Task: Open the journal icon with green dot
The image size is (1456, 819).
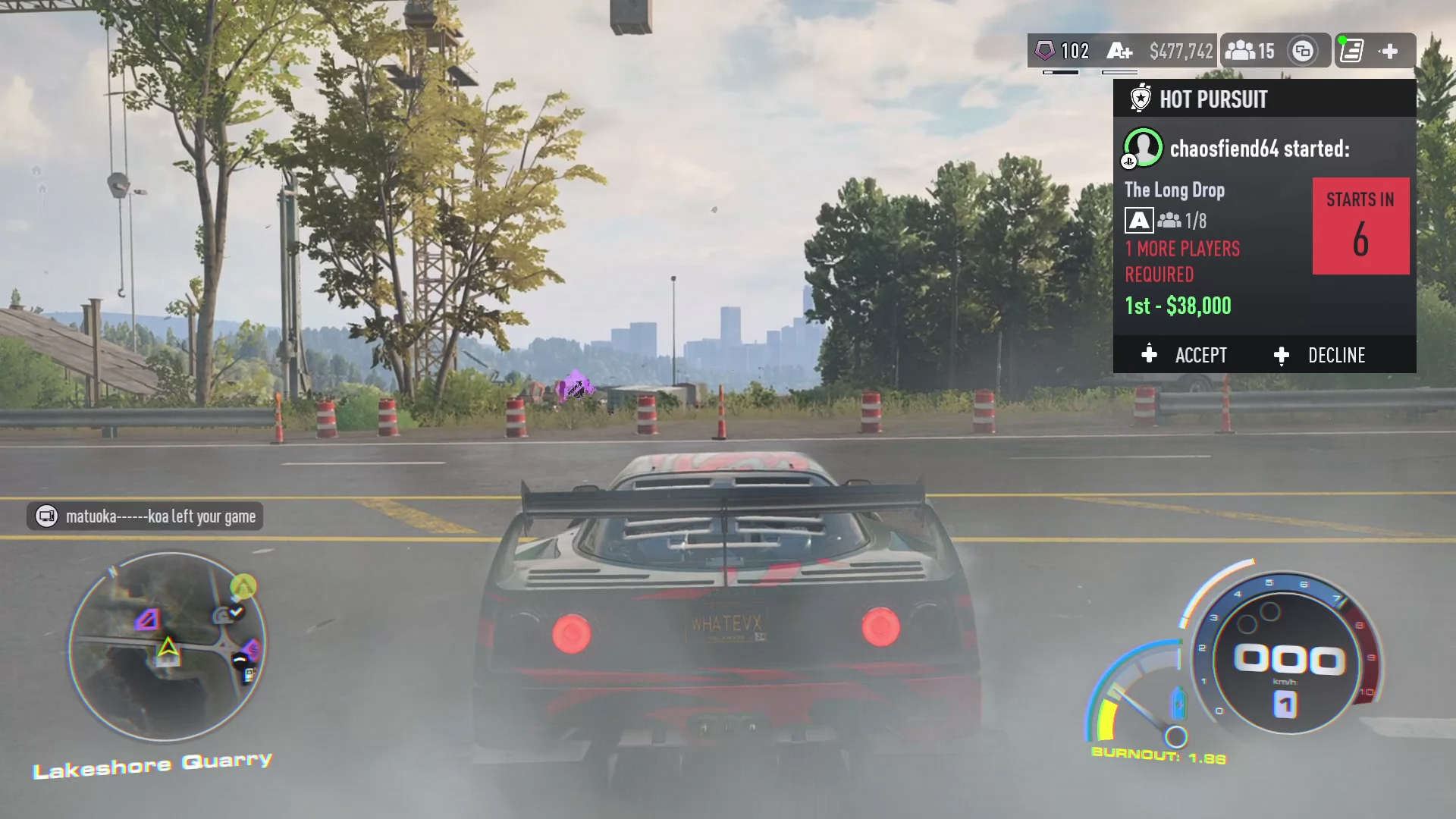Action: pyautogui.click(x=1351, y=51)
